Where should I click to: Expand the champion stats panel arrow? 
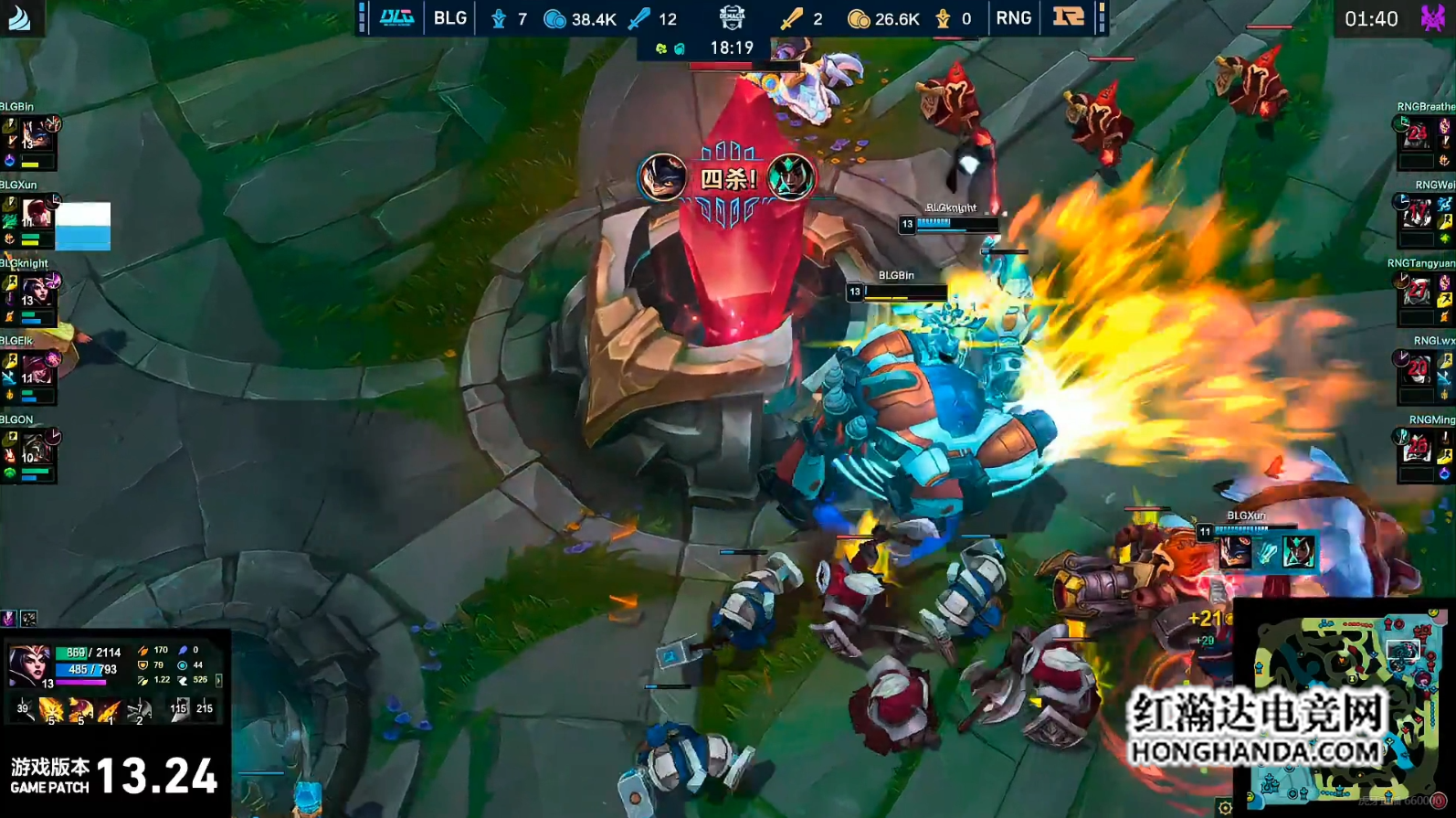point(218,680)
